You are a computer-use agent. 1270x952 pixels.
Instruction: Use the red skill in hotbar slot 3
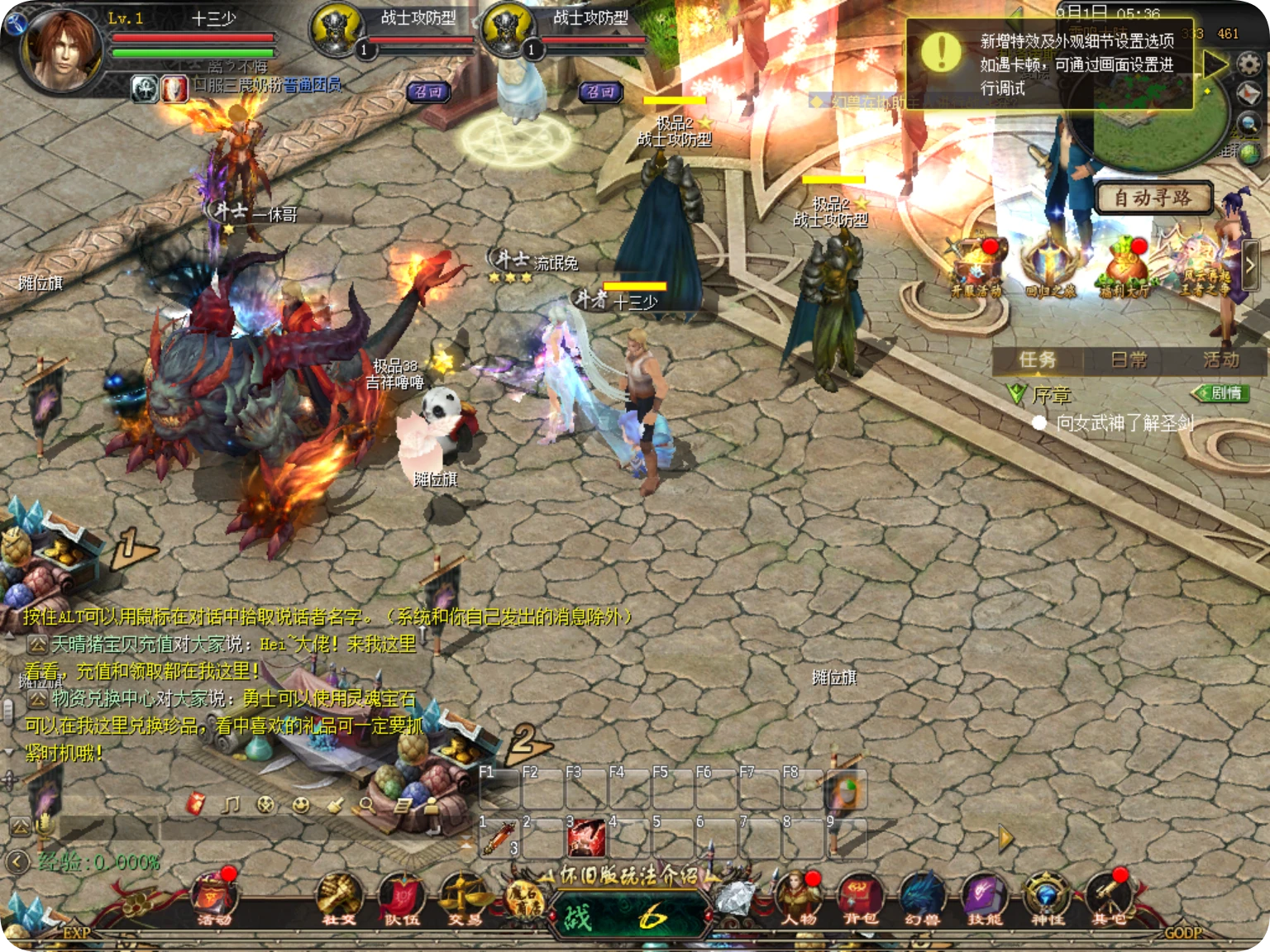pyautogui.click(x=585, y=838)
